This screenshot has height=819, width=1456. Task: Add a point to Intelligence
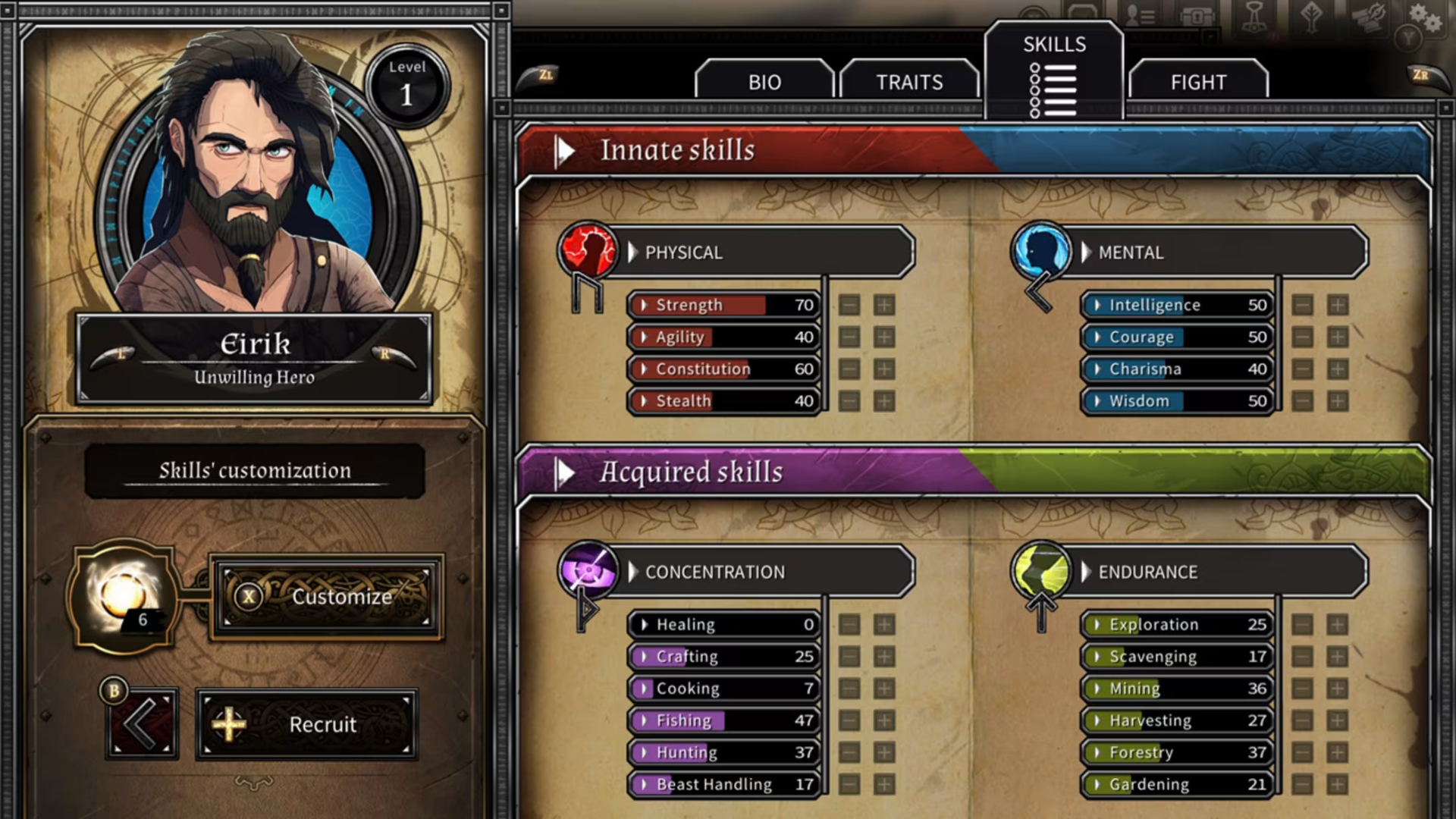click(x=1338, y=306)
